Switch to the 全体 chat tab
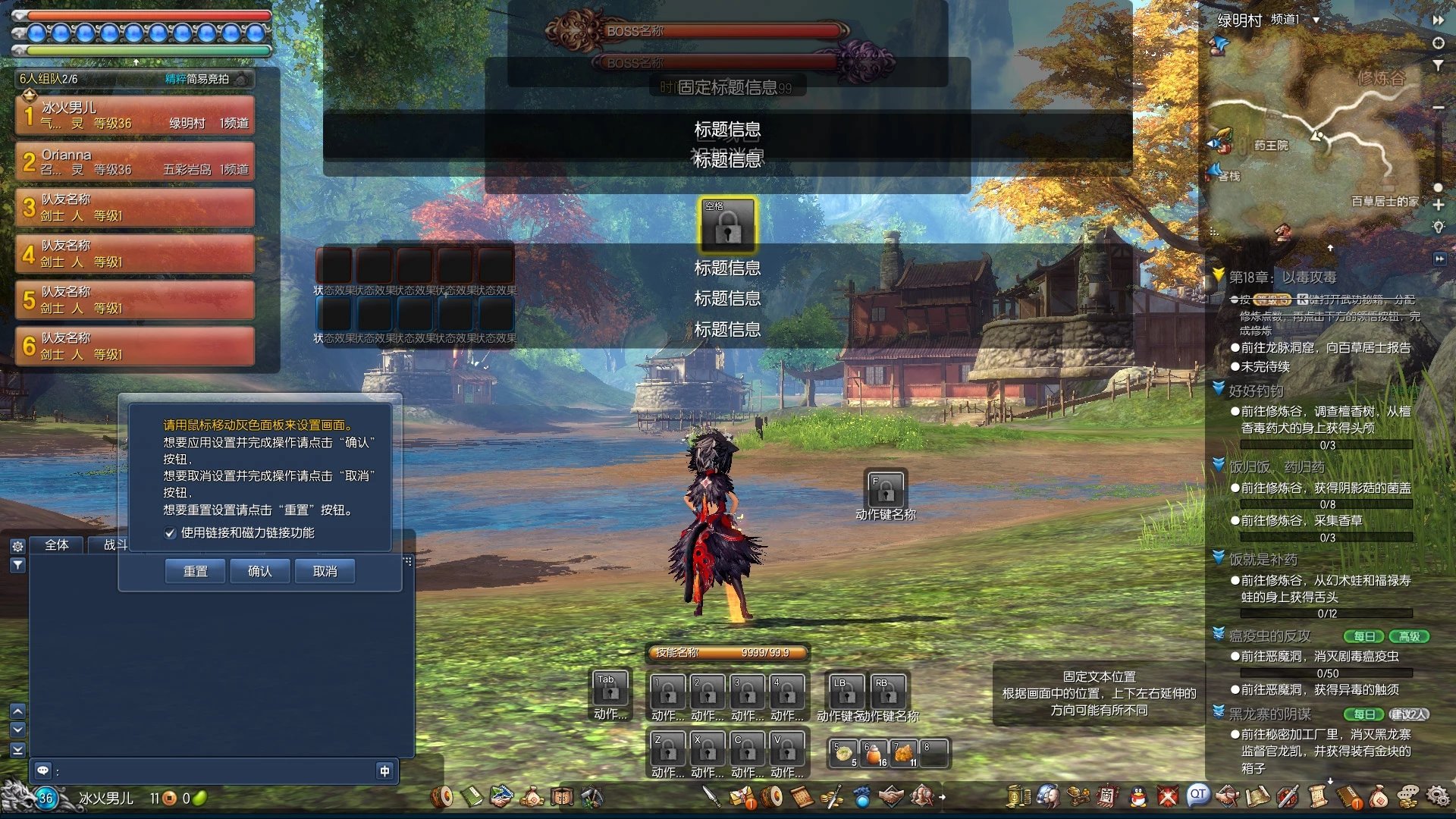Image resolution: width=1456 pixels, height=819 pixels. (57, 544)
